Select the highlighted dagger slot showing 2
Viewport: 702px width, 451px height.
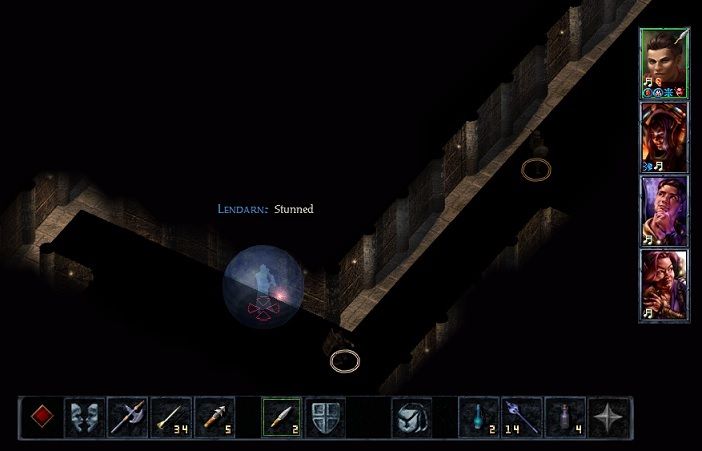282,416
